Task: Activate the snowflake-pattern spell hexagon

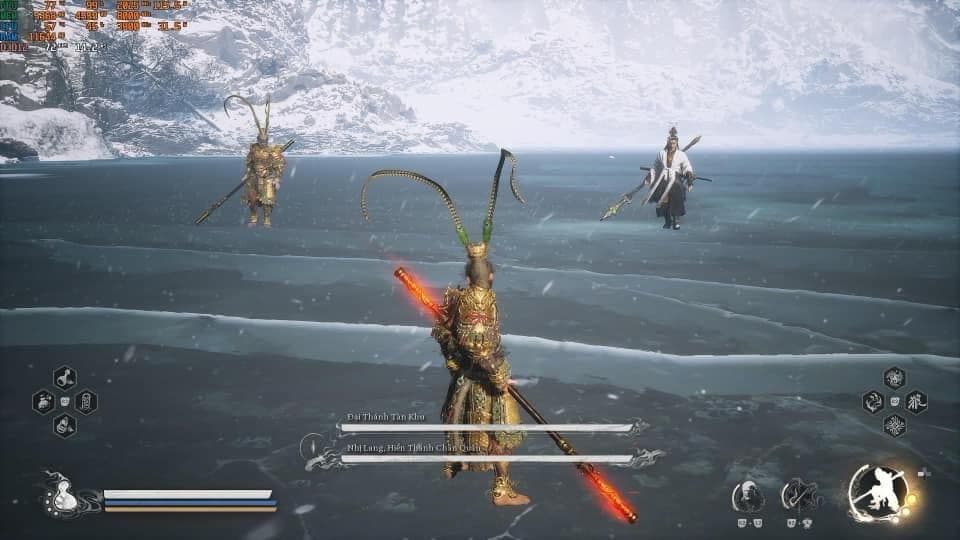Action: coord(894,426)
